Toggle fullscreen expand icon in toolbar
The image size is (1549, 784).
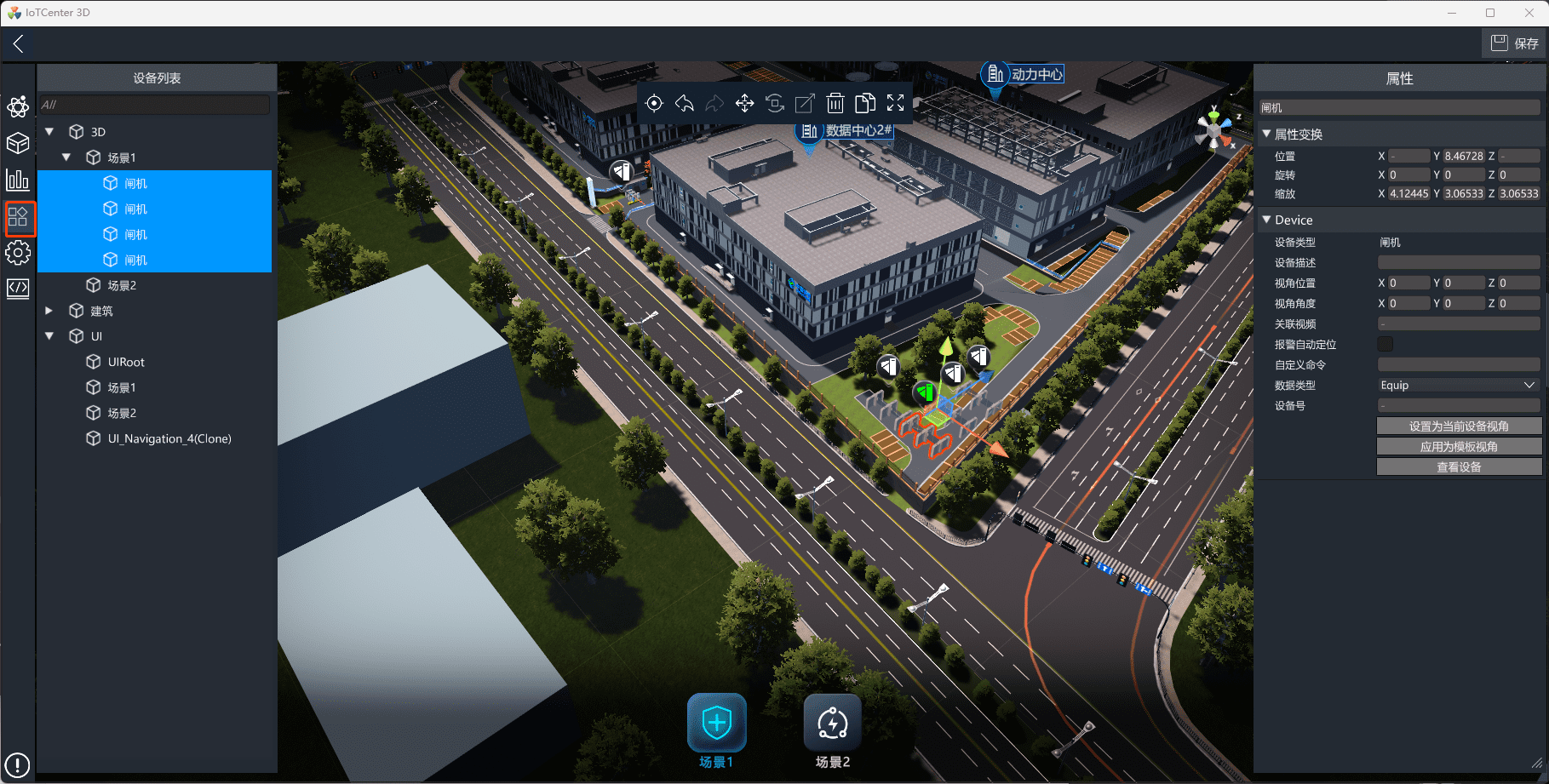pyautogui.click(x=895, y=103)
